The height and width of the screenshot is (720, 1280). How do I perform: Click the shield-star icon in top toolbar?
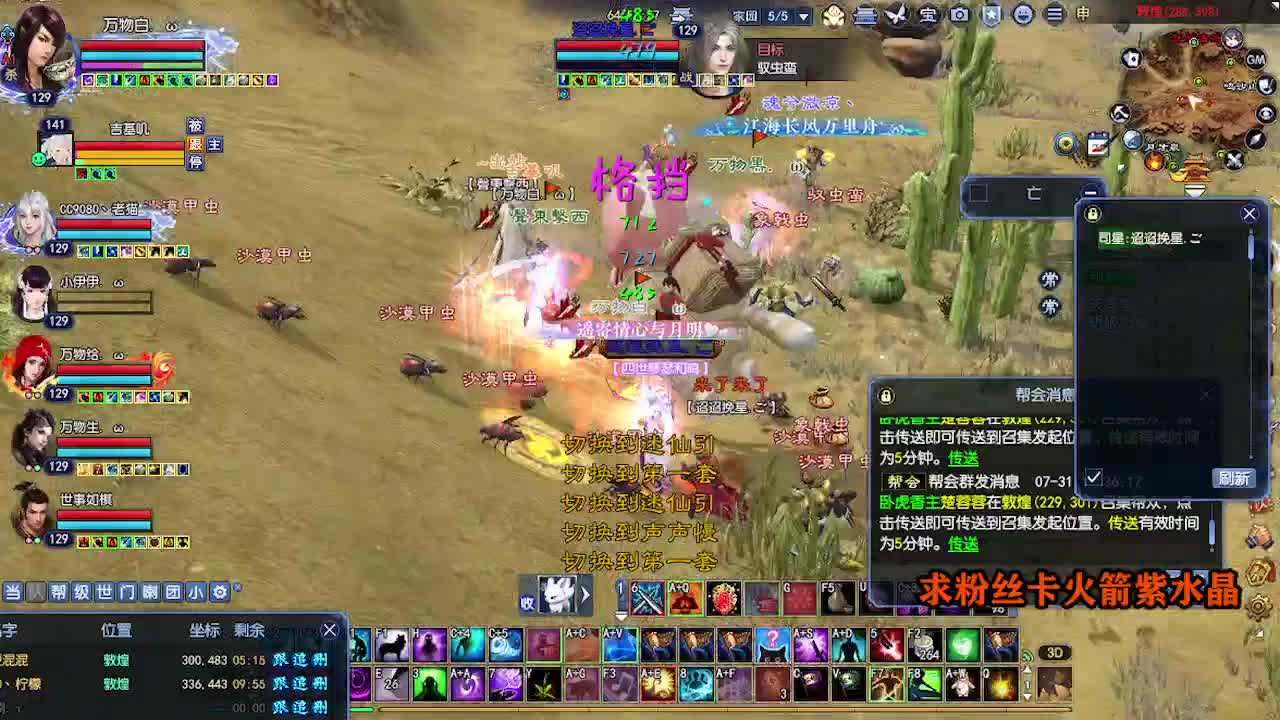pos(990,16)
